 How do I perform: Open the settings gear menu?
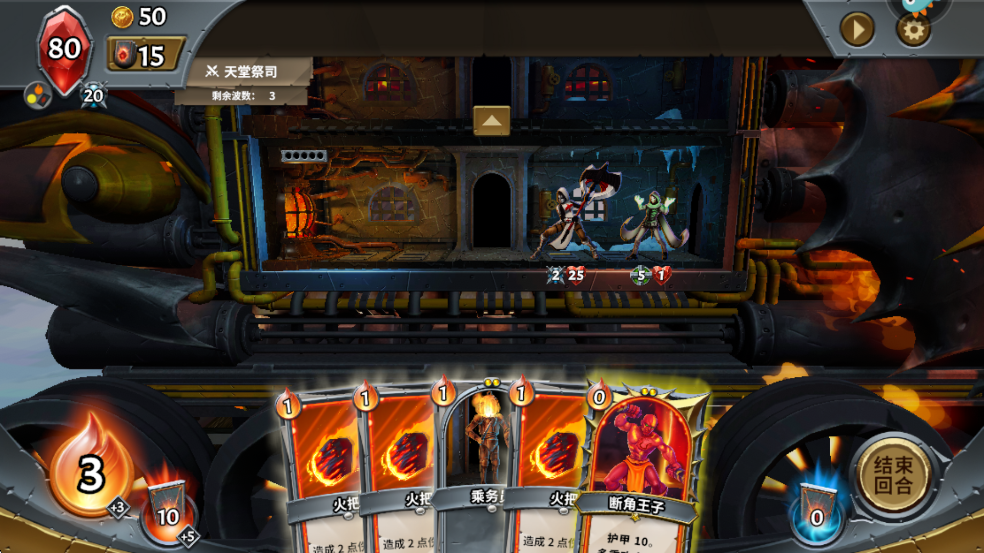click(913, 29)
